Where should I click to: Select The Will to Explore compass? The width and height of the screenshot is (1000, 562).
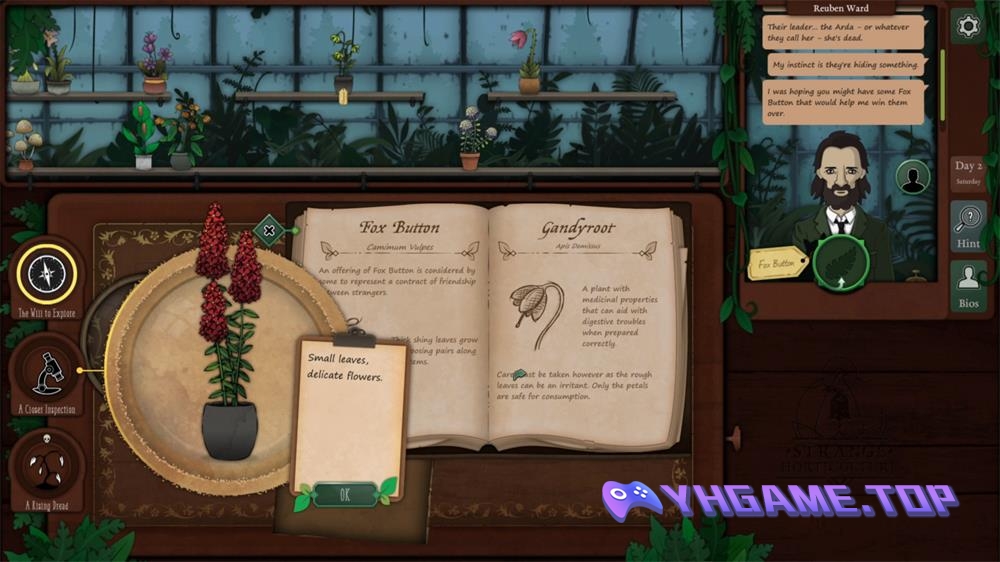pyautogui.click(x=47, y=273)
